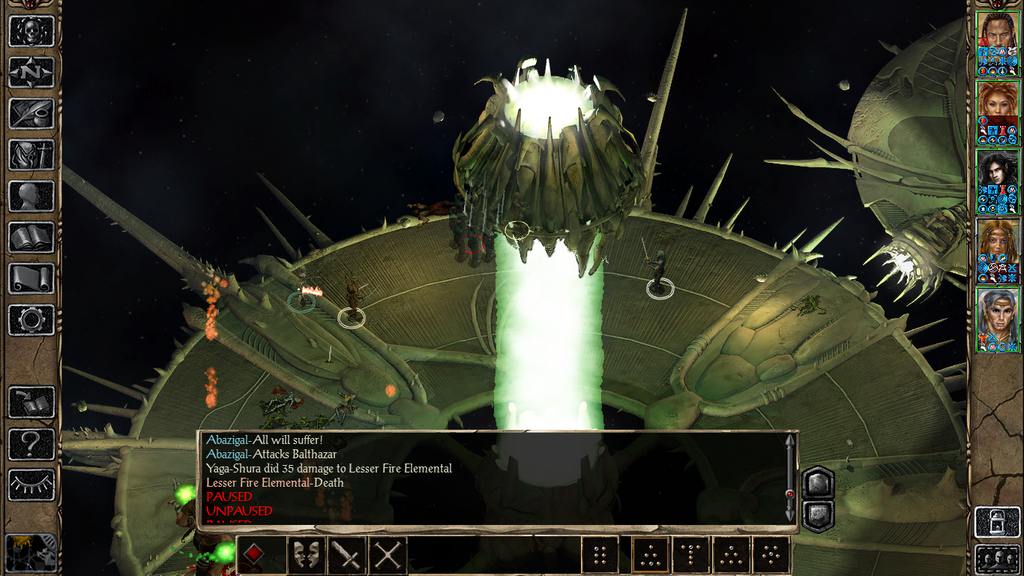Show the character record with the head-silhouette button

point(31,196)
